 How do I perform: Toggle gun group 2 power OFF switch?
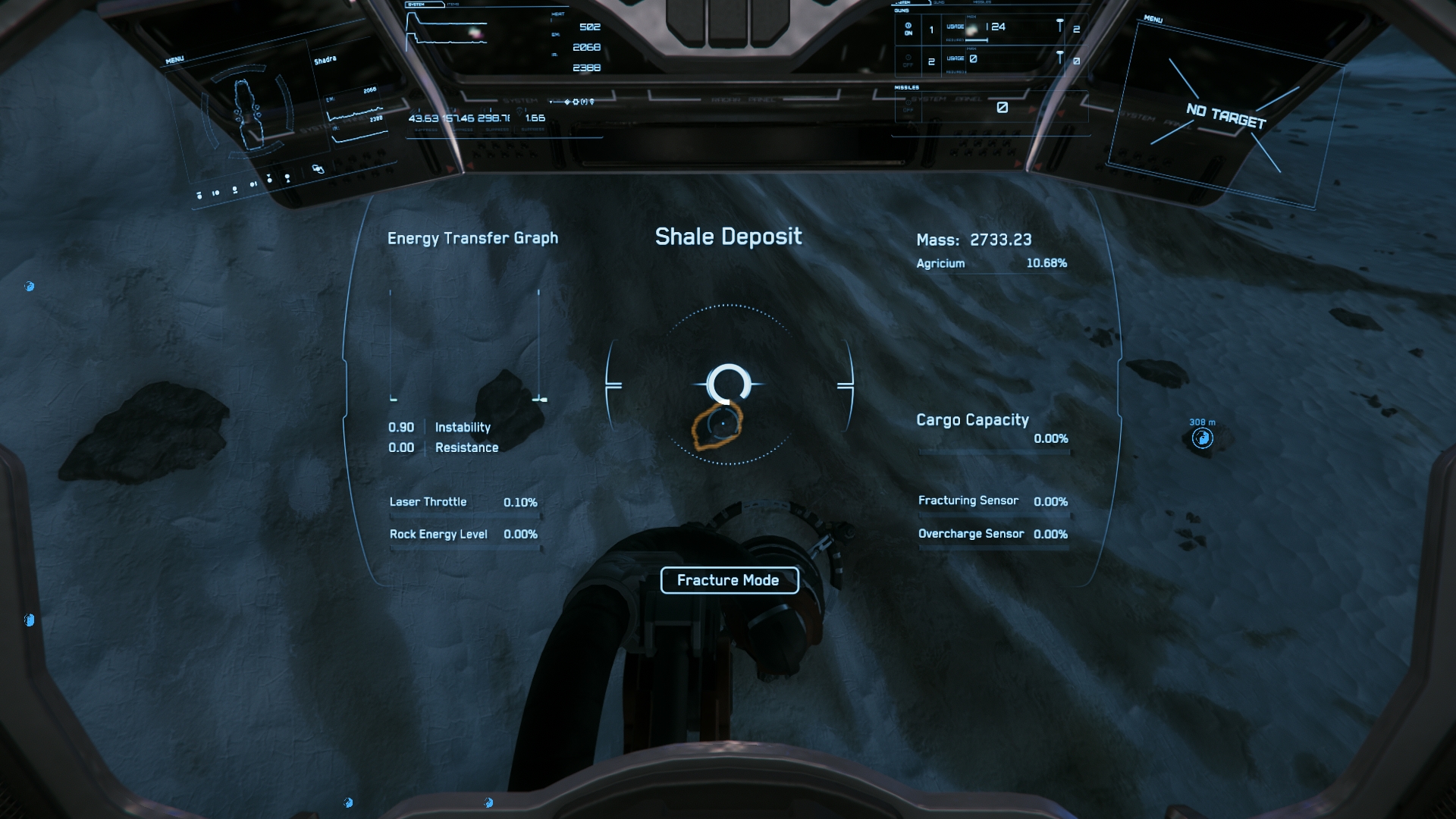click(908, 61)
